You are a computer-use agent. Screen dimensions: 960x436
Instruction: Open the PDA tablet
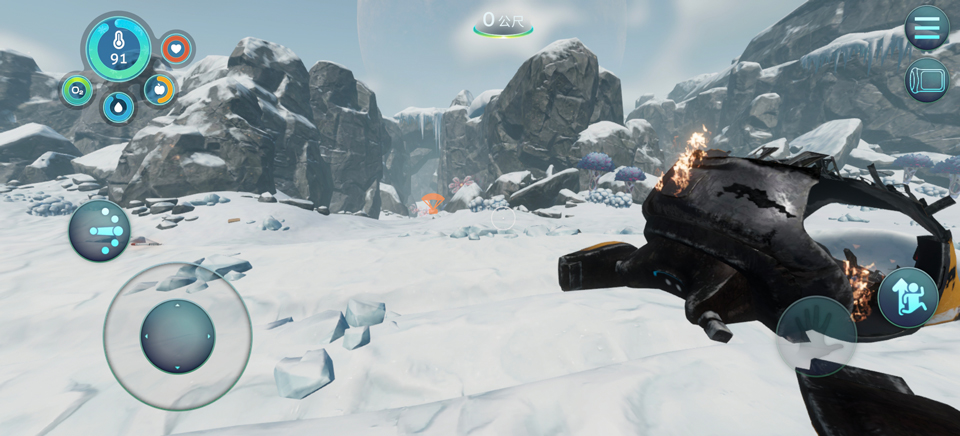pos(926,80)
